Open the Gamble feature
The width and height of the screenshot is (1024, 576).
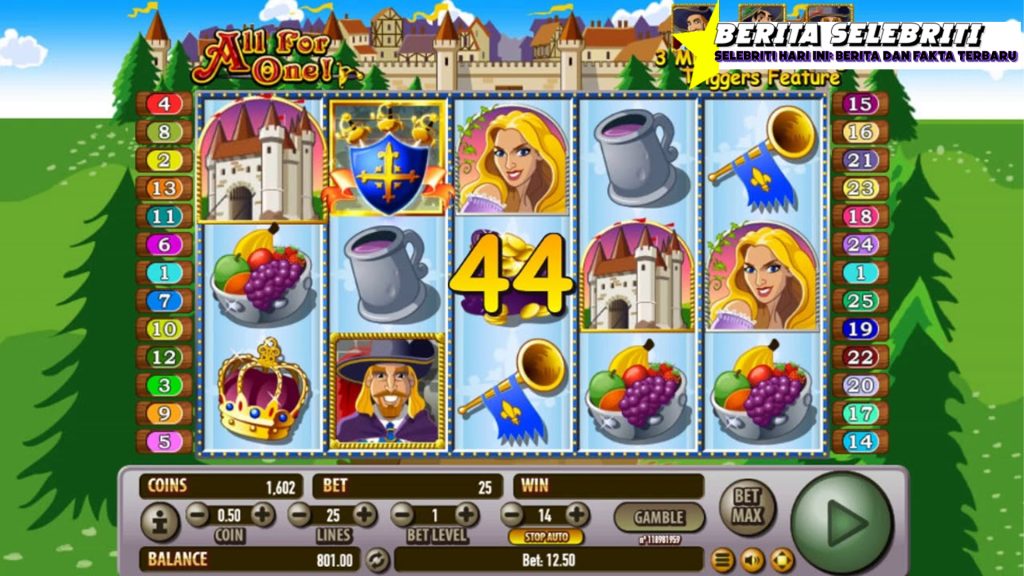point(659,517)
